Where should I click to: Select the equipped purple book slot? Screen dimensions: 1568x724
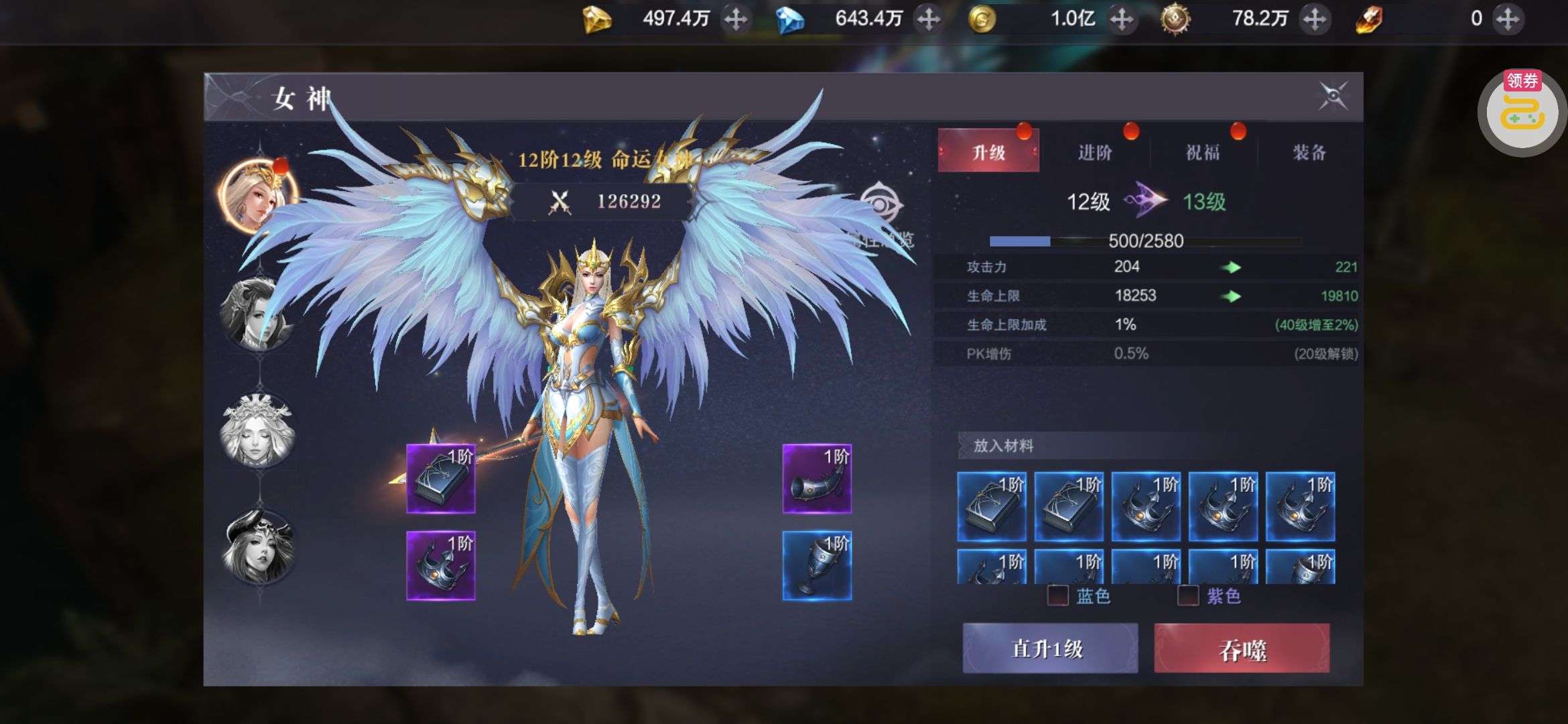coord(441,479)
